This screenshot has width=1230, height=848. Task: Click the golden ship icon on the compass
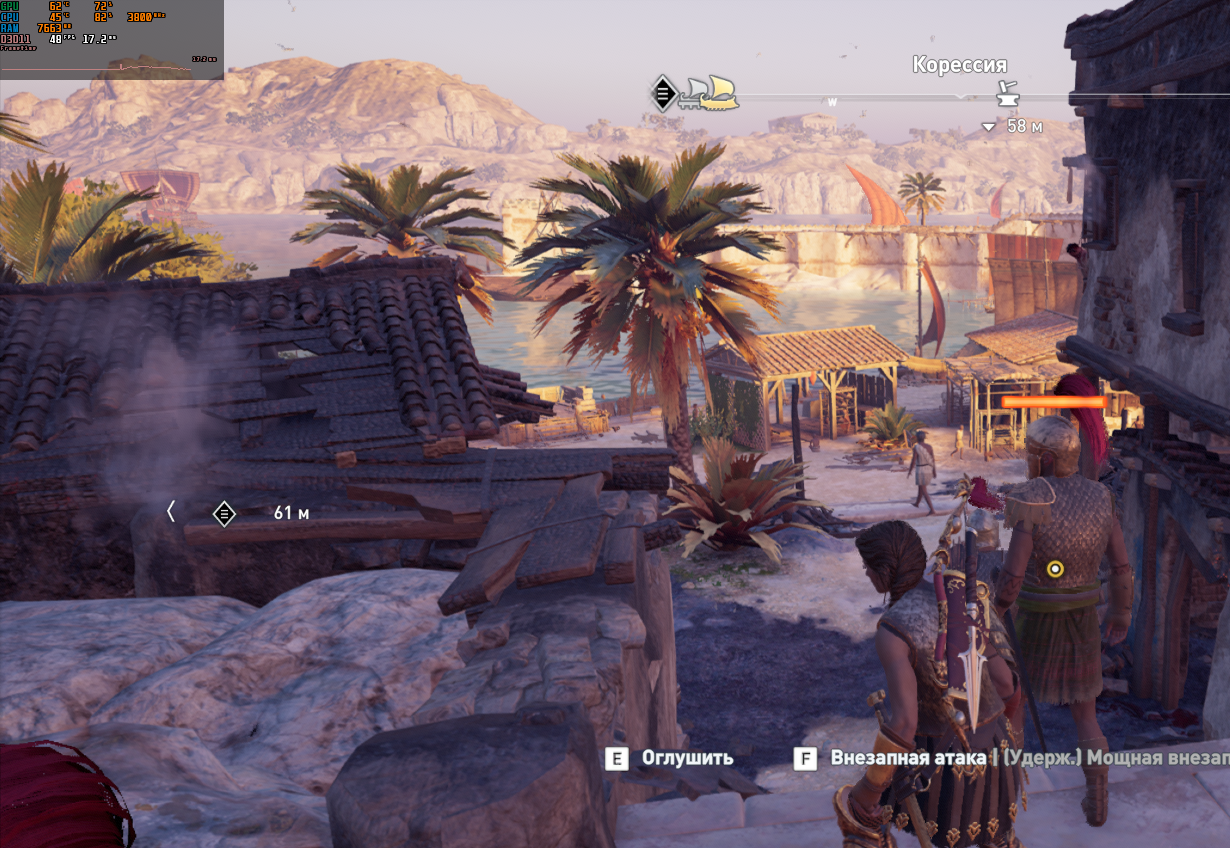pos(718,92)
